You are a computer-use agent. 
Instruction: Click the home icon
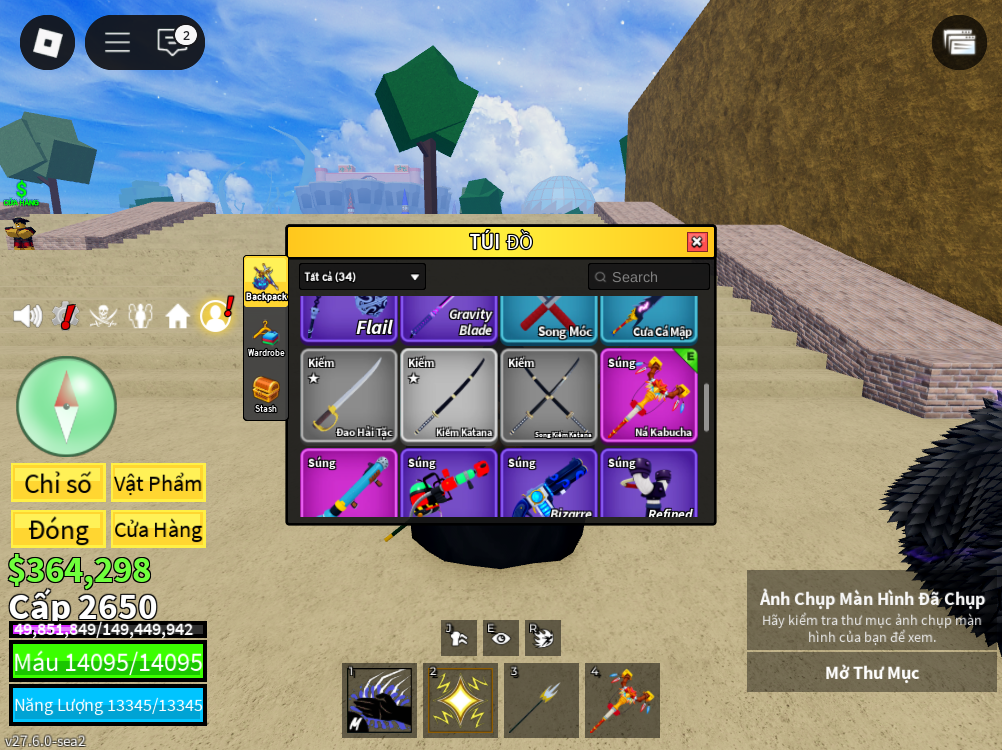coord(178,316)
